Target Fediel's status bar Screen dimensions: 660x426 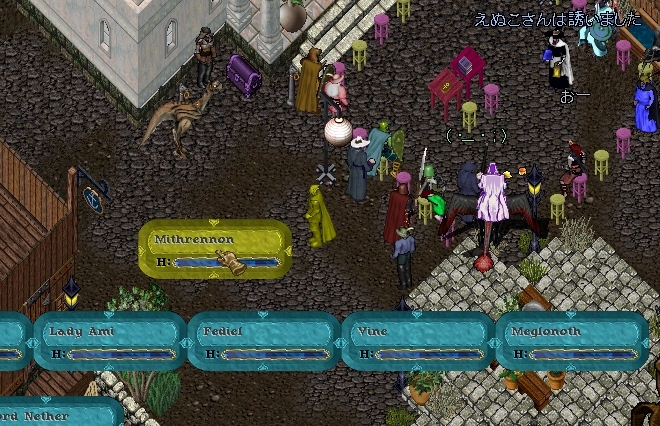pyautogui.click(x=264, y=341)
